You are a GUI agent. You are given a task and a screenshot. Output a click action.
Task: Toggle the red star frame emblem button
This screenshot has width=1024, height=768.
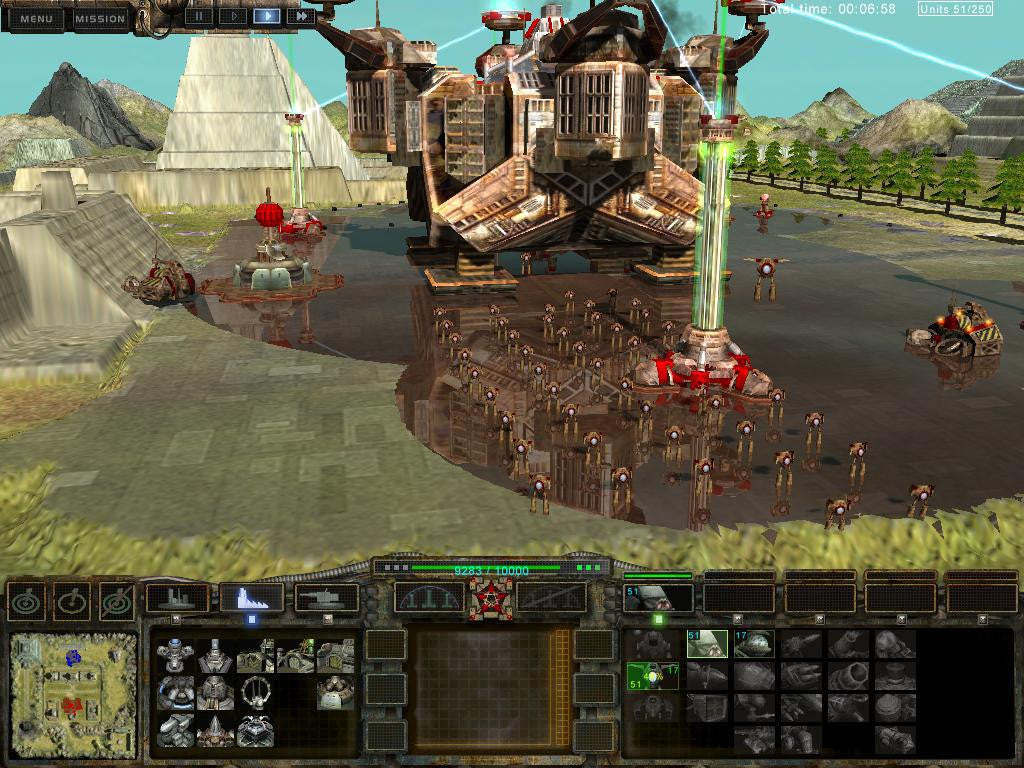[491, 599]
